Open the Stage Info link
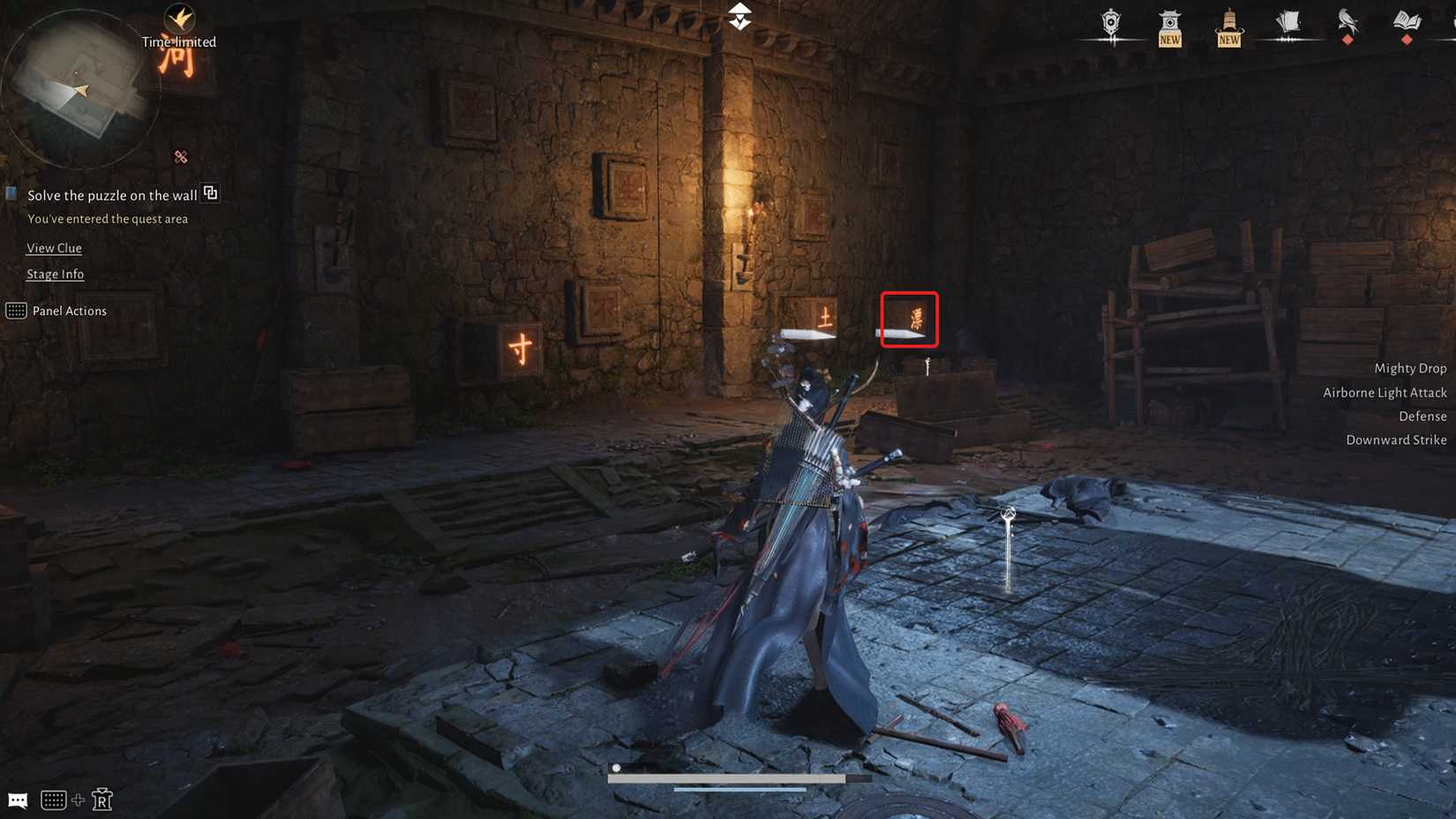 [55, 274]
